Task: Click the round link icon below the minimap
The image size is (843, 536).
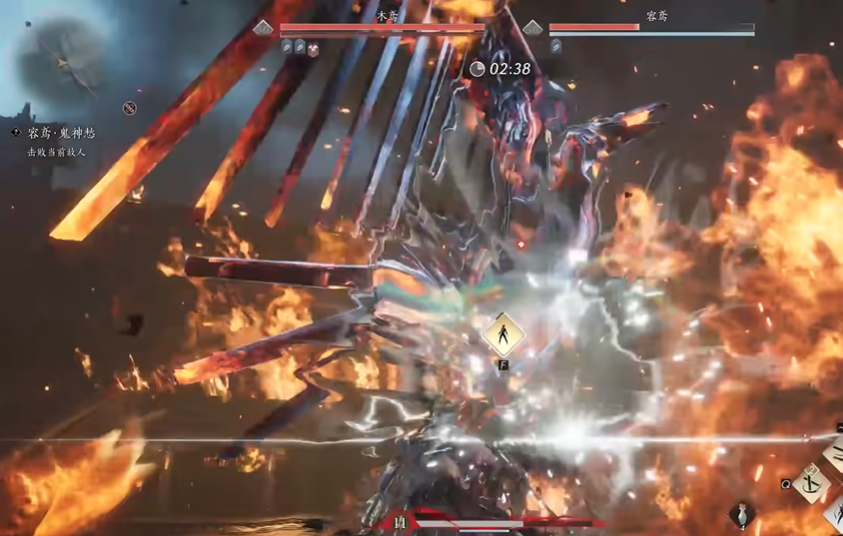Action: [130, 108]
